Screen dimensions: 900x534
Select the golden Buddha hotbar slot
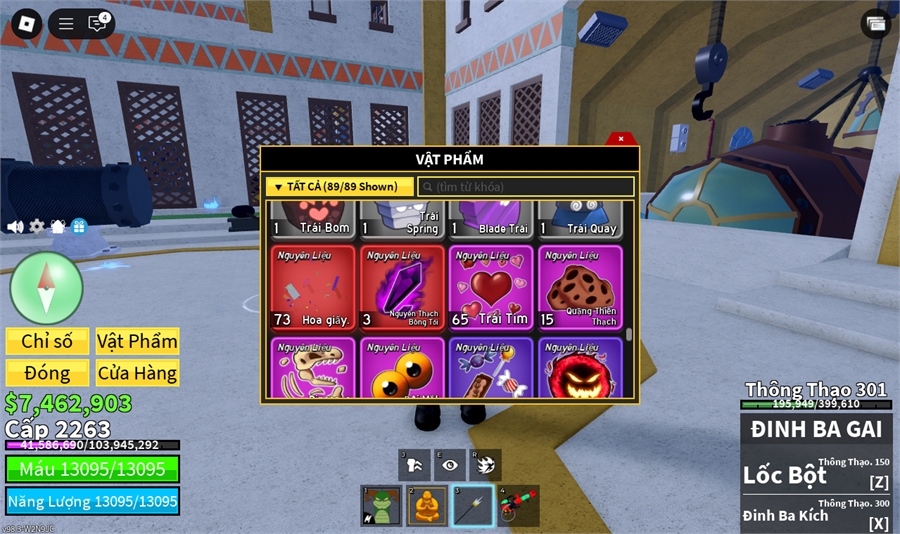(x=427, y=506)
